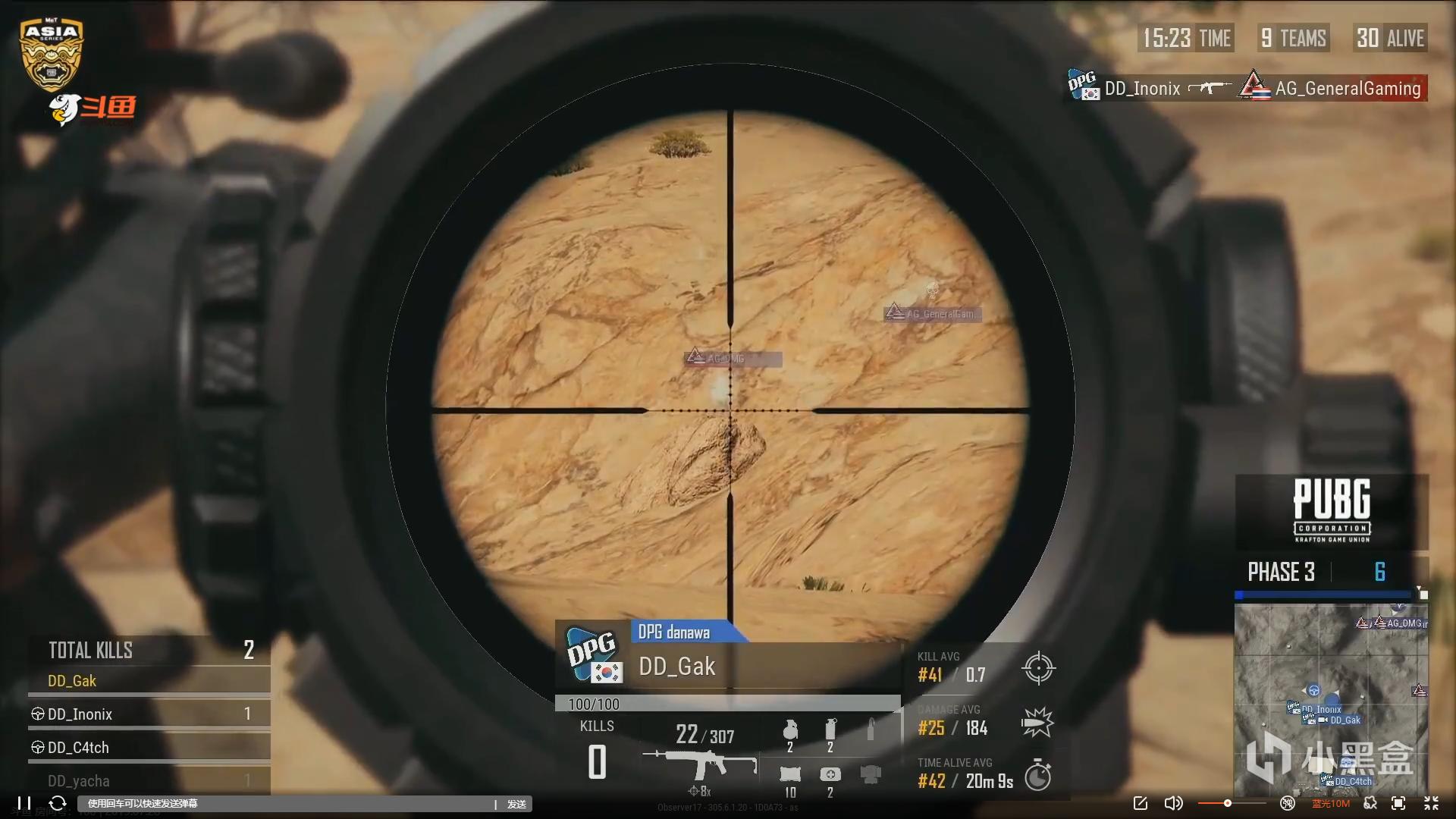Click the DD_Inonix kill feed entry
1456x819 pixels.
[x=1142, y=89]
